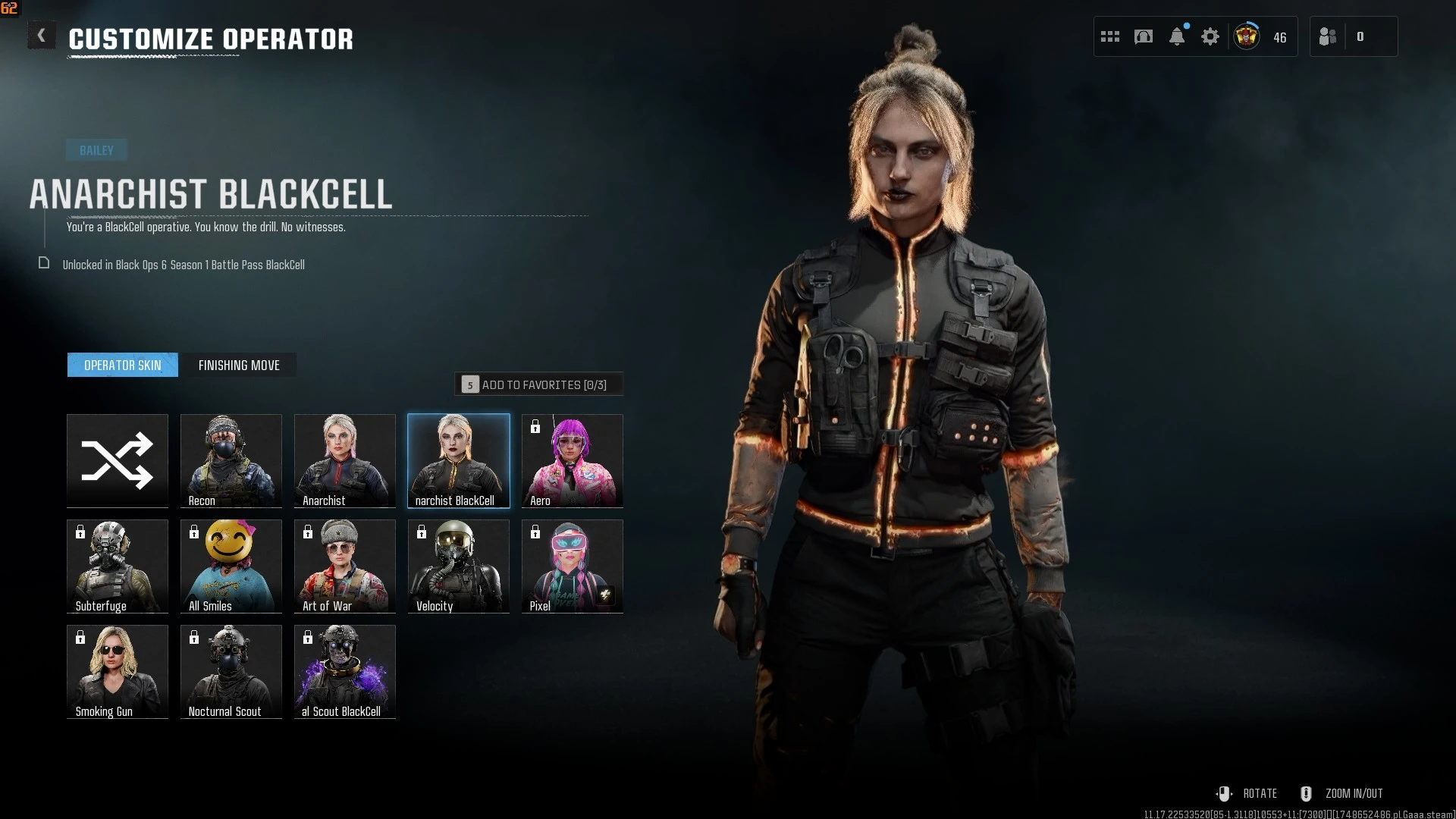Select the Subterfuge skin tile
Screen dimensions: 1456x819
point(118,566)
